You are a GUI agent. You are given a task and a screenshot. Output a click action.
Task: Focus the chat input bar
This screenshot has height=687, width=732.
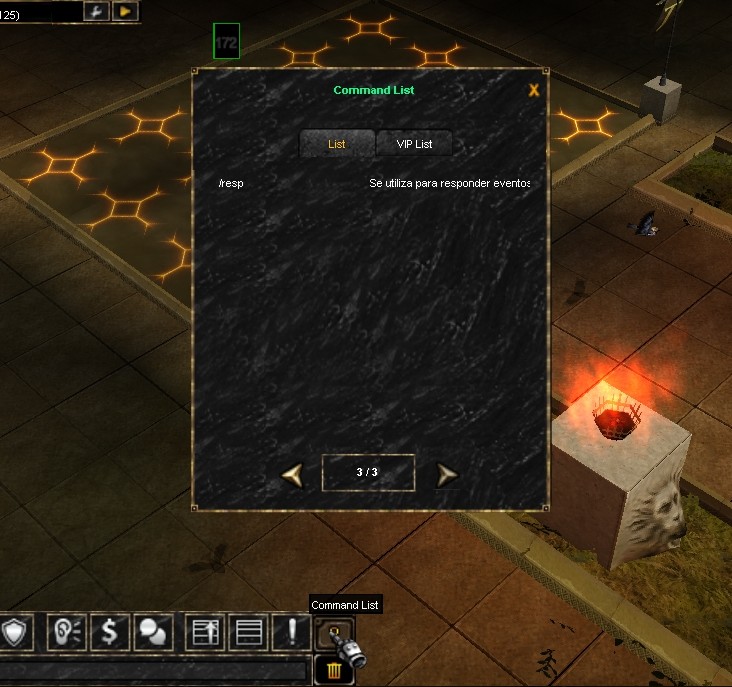pos(153,670)
